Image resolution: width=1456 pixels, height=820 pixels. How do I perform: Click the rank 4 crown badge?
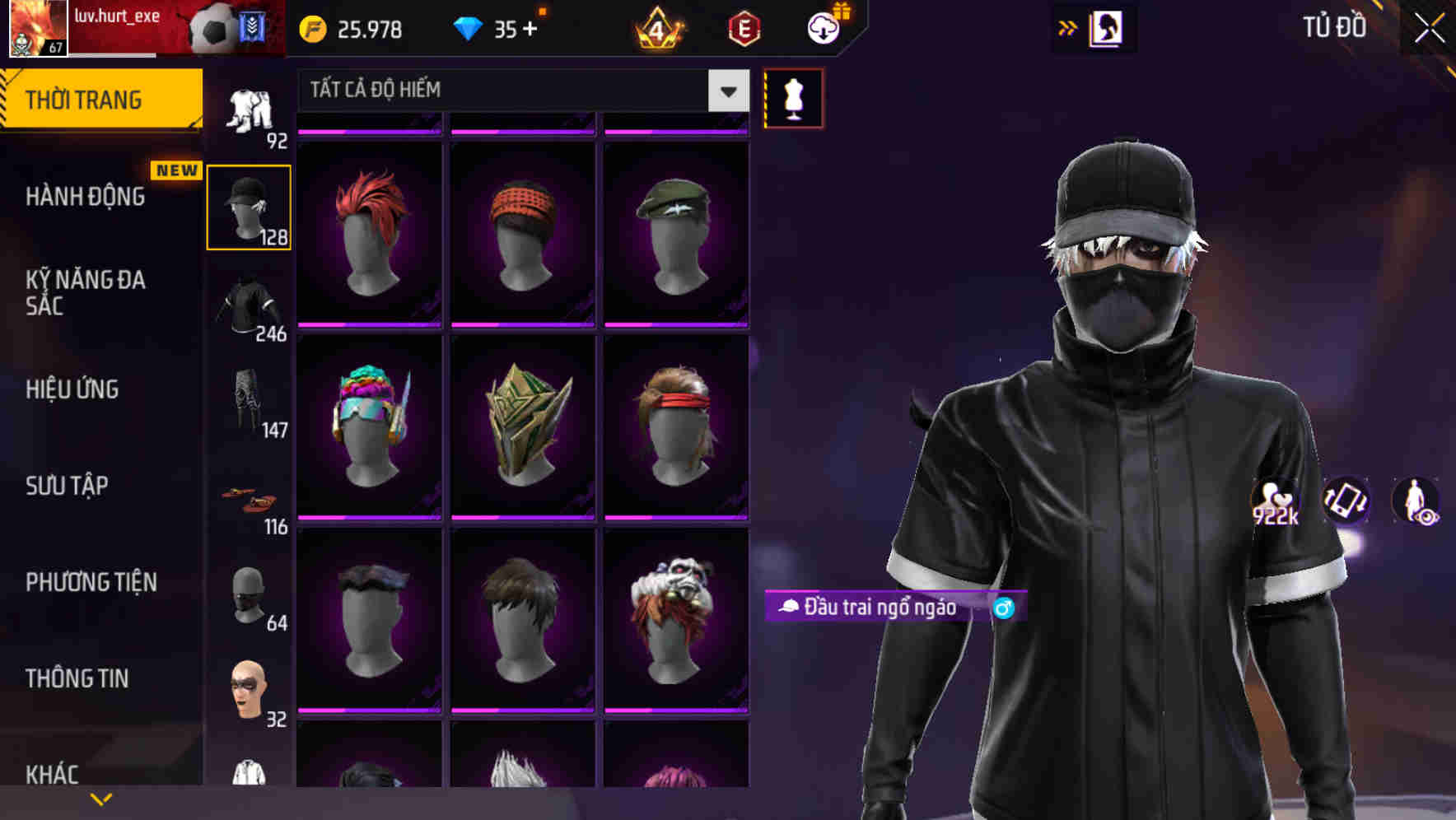pyautogui.click(x=656, y=27)
